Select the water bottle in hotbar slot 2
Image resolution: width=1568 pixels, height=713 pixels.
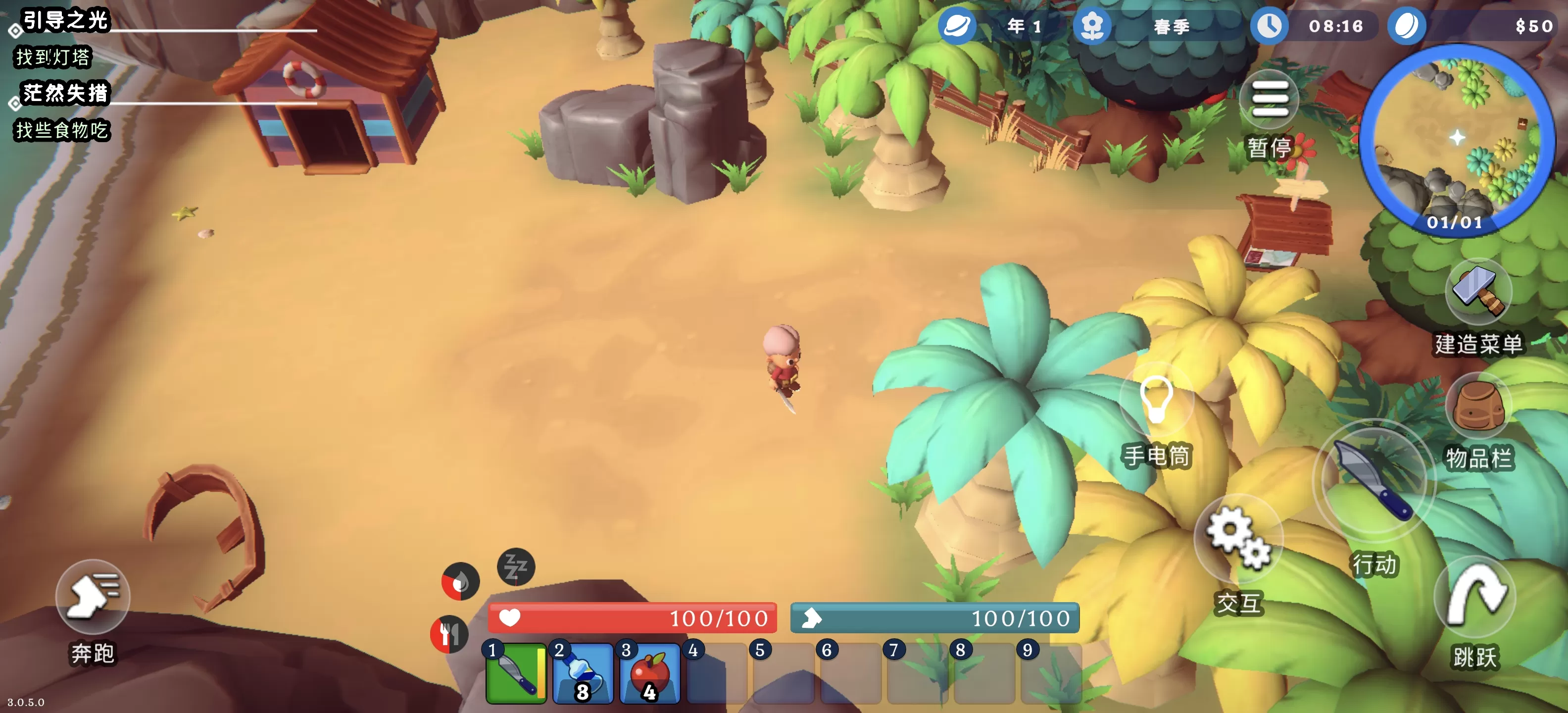pyautogui.click(x=583, y=673)
